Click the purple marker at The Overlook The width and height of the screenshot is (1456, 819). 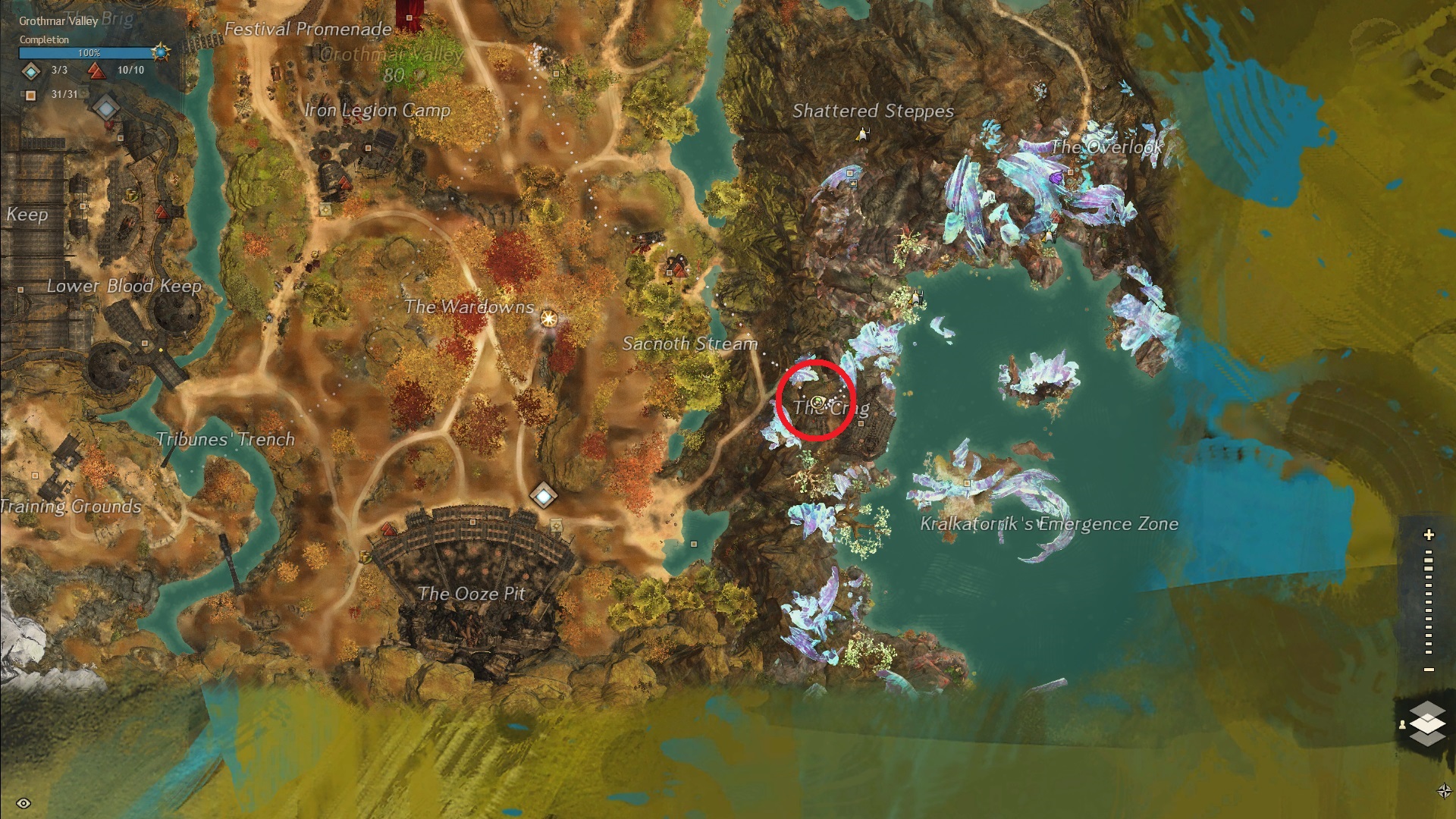(x=1056, y=177)
